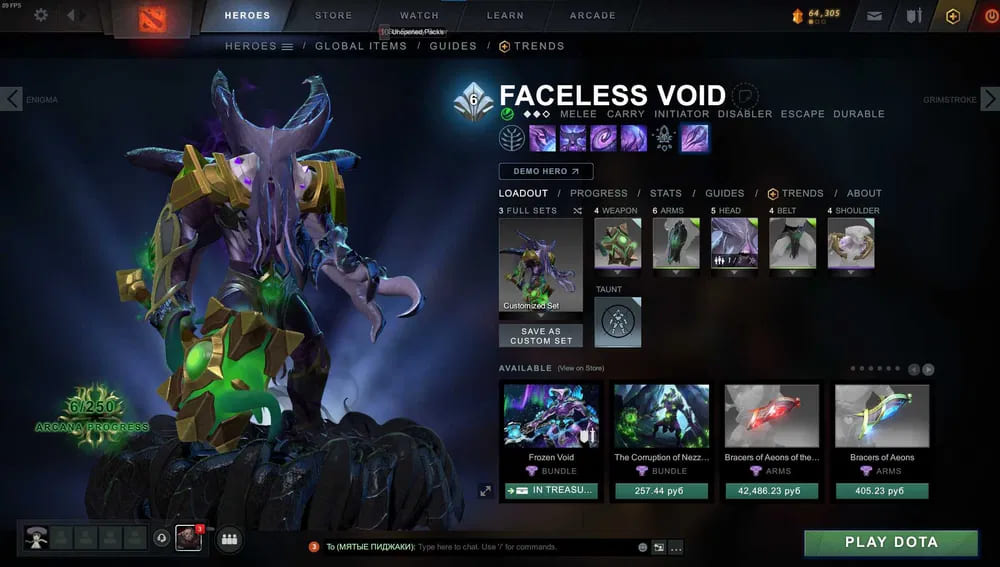Switch to hero Stats tab
Image resolution: width=1000 pixels, height=567 pixels.
pyautogui.click(x=665, y=193)
